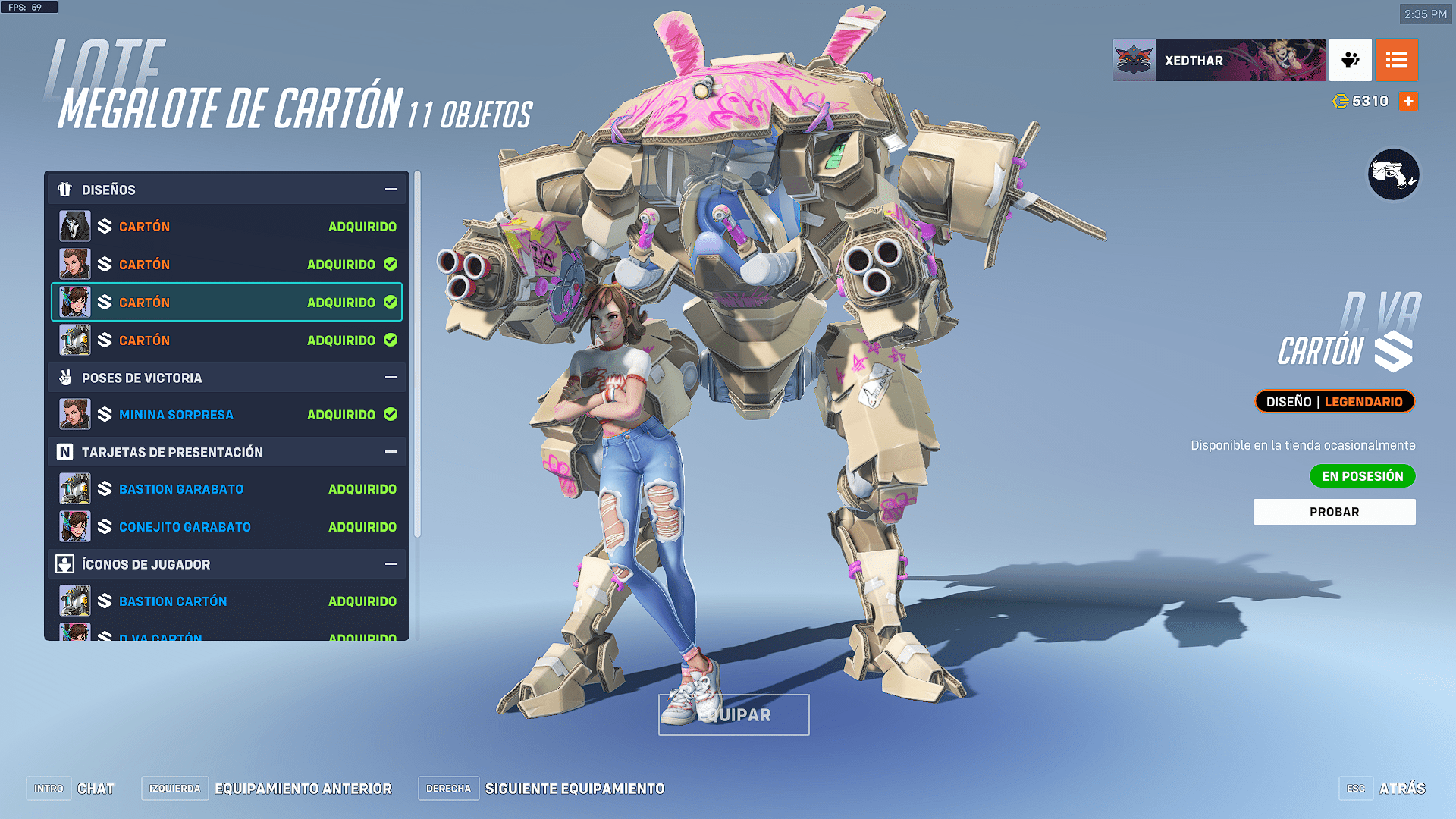Collapse the Poses de Victoria section
Image resolution: width=1456 pixels, height=819 pixels.
point(391,378)
